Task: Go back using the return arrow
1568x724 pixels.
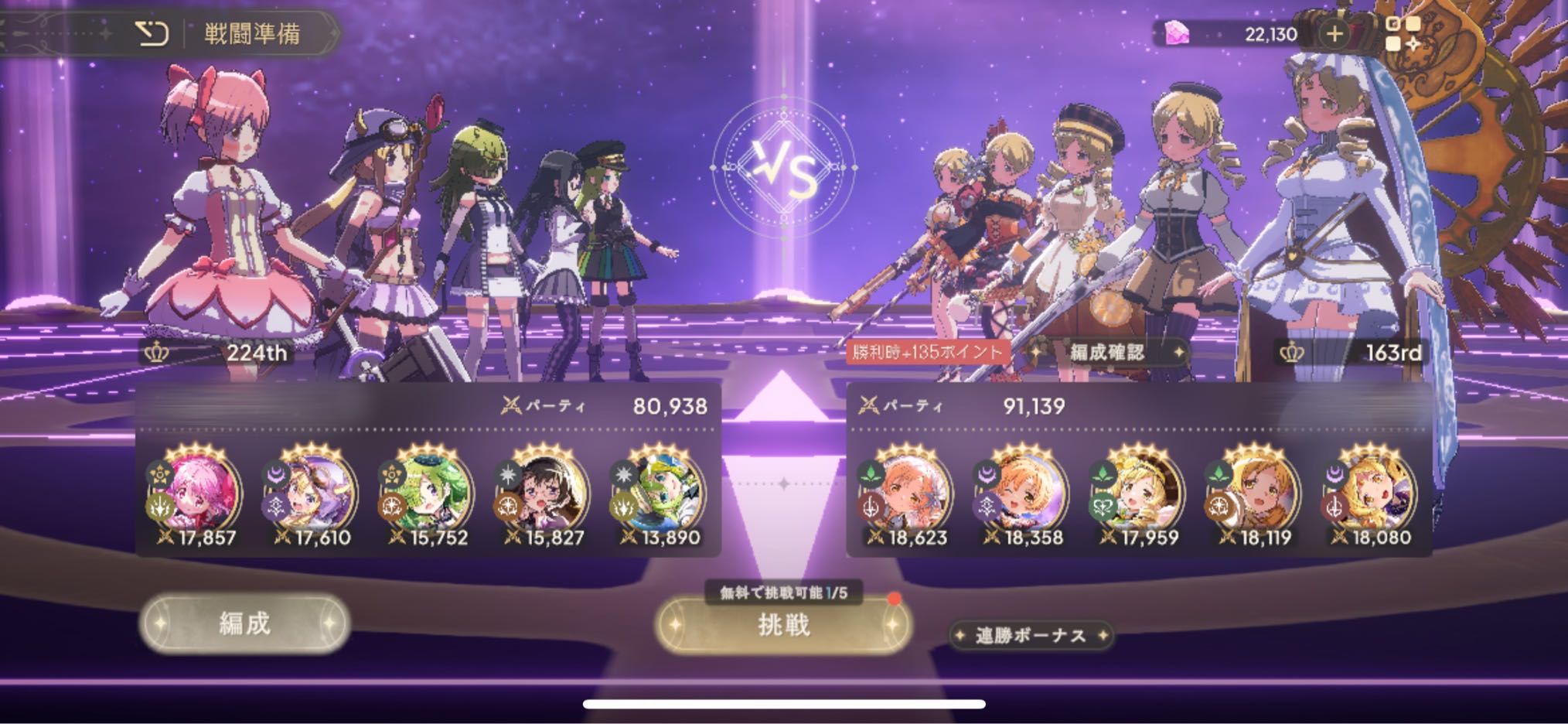Action: [x=152, y=33]
